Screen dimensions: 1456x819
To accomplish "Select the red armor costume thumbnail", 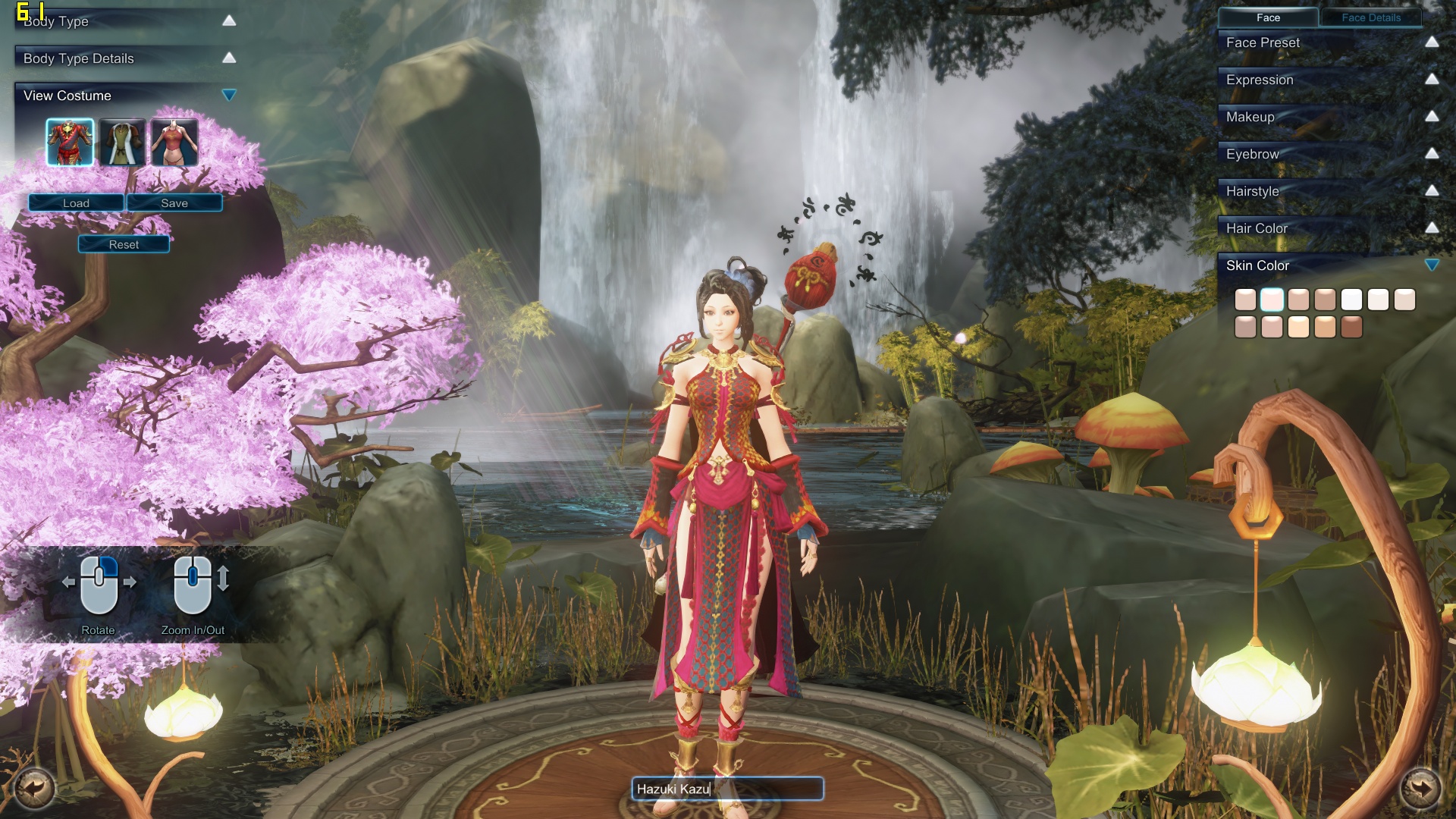I will click(x=70, y=142).
